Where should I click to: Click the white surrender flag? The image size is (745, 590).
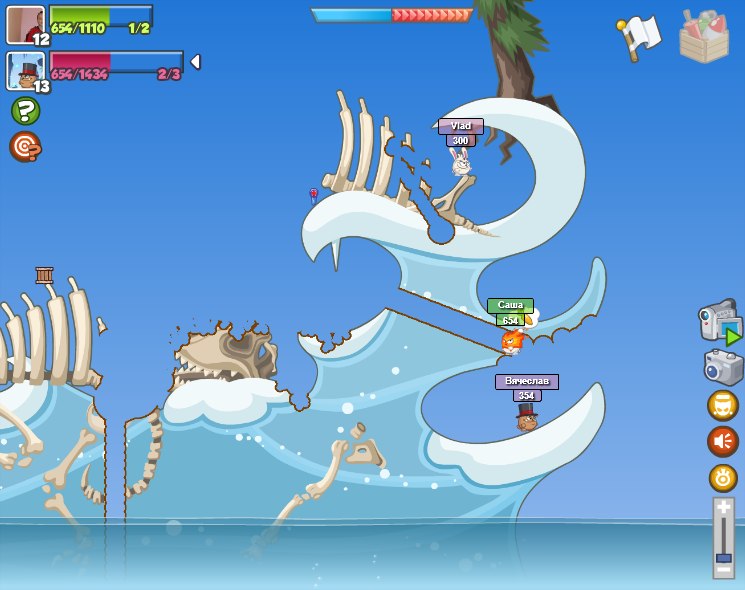coord(639,37)
